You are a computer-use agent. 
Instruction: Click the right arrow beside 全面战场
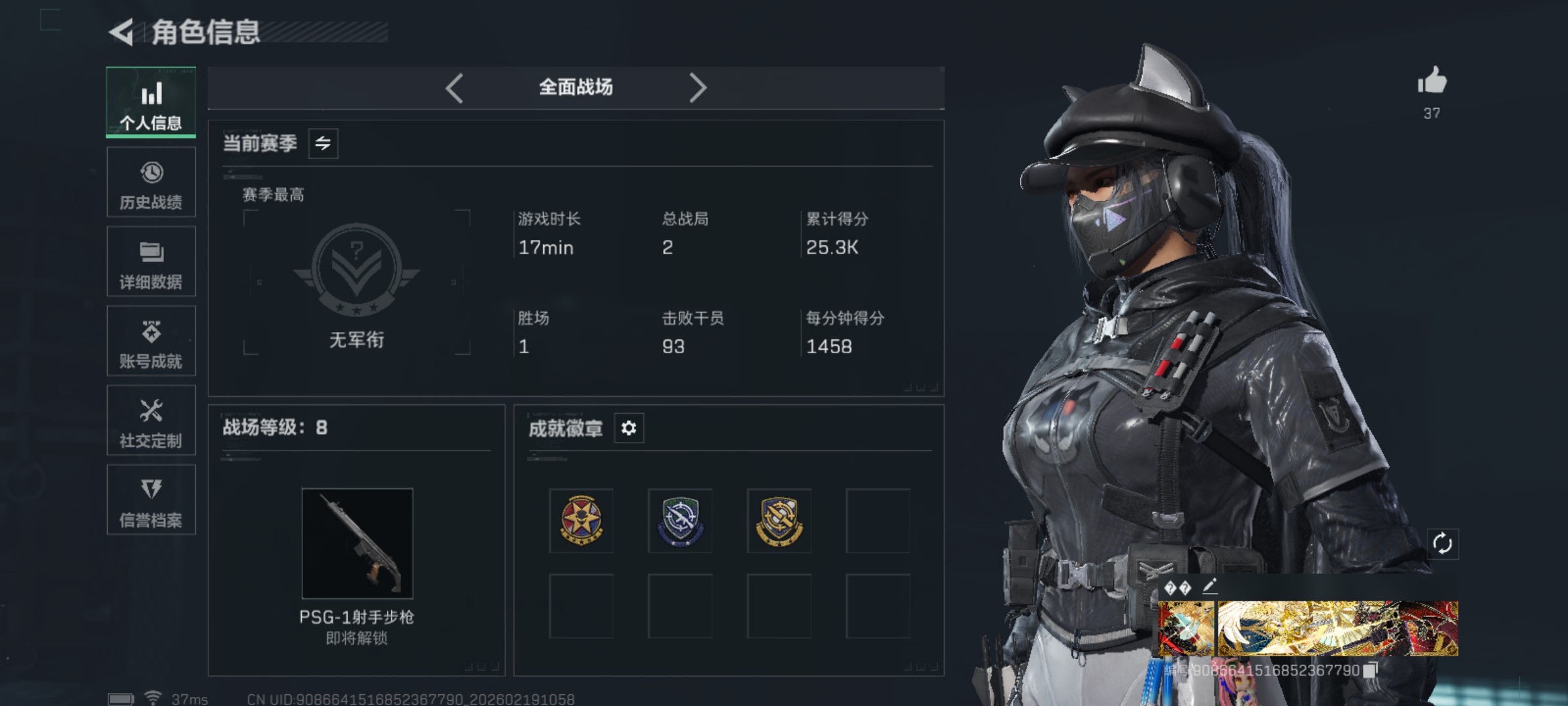coord(698,88)
